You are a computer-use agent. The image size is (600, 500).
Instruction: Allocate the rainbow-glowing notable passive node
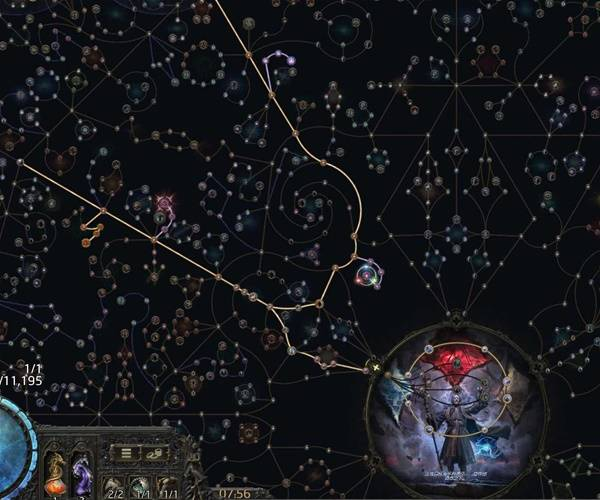(368, 272)
